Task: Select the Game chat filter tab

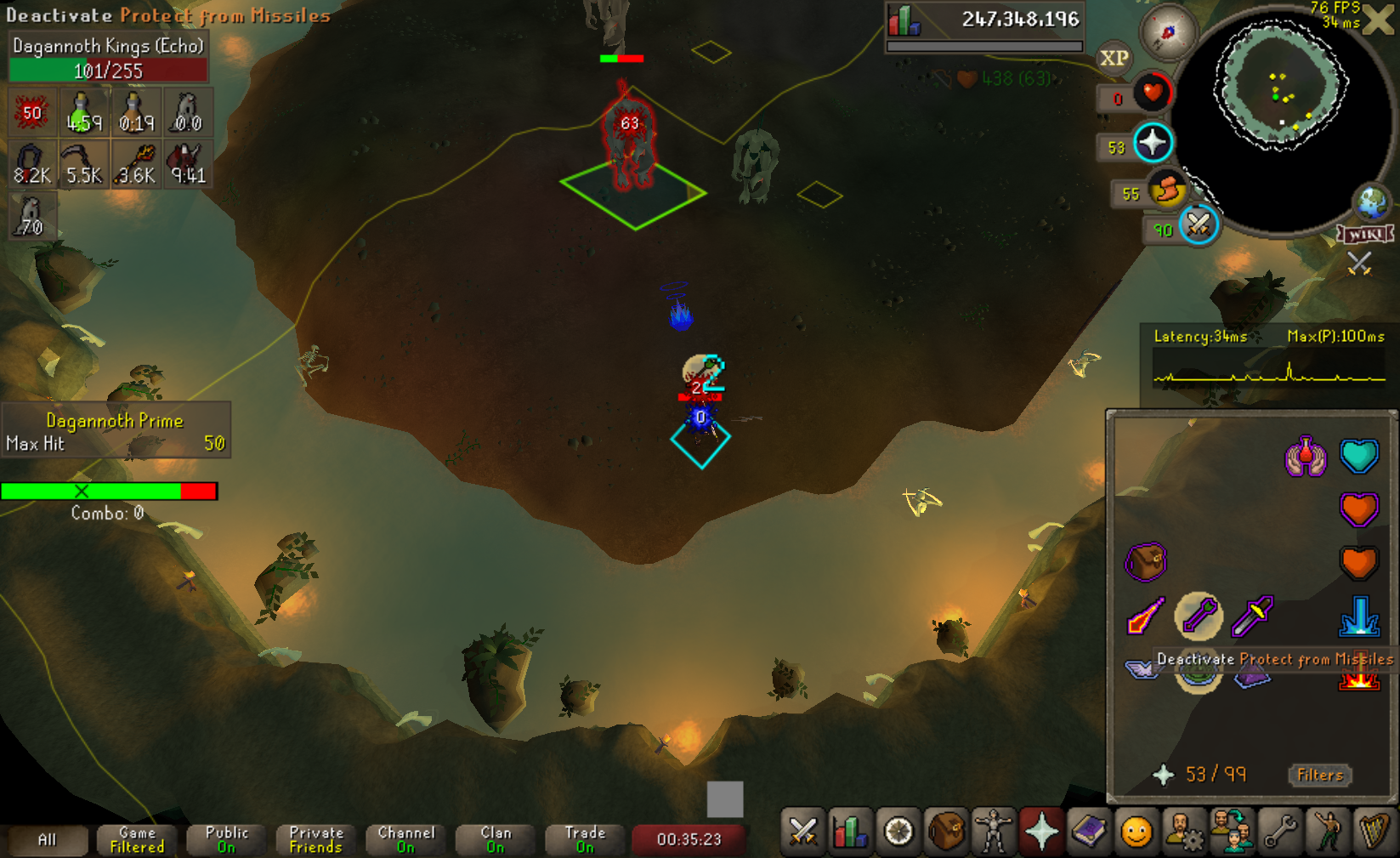Action: pos(137,840)
